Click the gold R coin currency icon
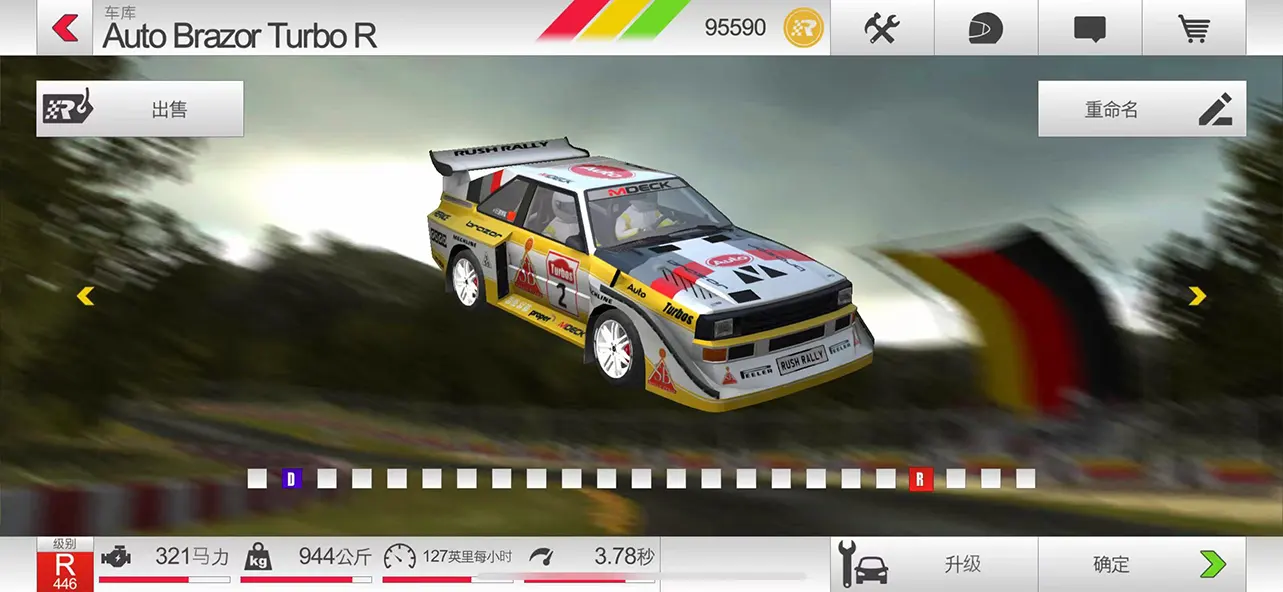This screenshot has width=1283, height=592. point(803,28)
